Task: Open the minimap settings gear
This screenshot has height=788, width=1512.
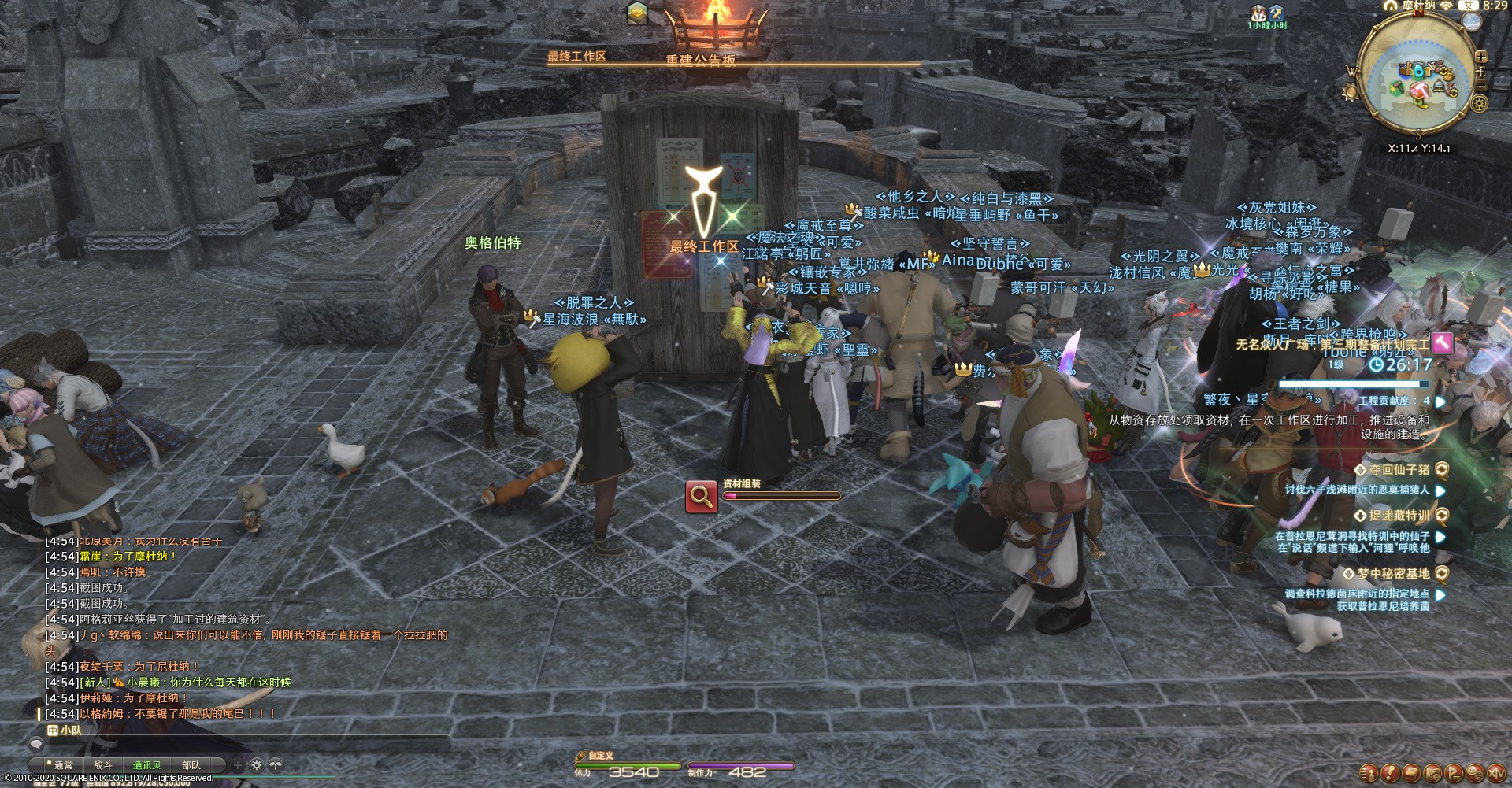Action: (1480, 103)
